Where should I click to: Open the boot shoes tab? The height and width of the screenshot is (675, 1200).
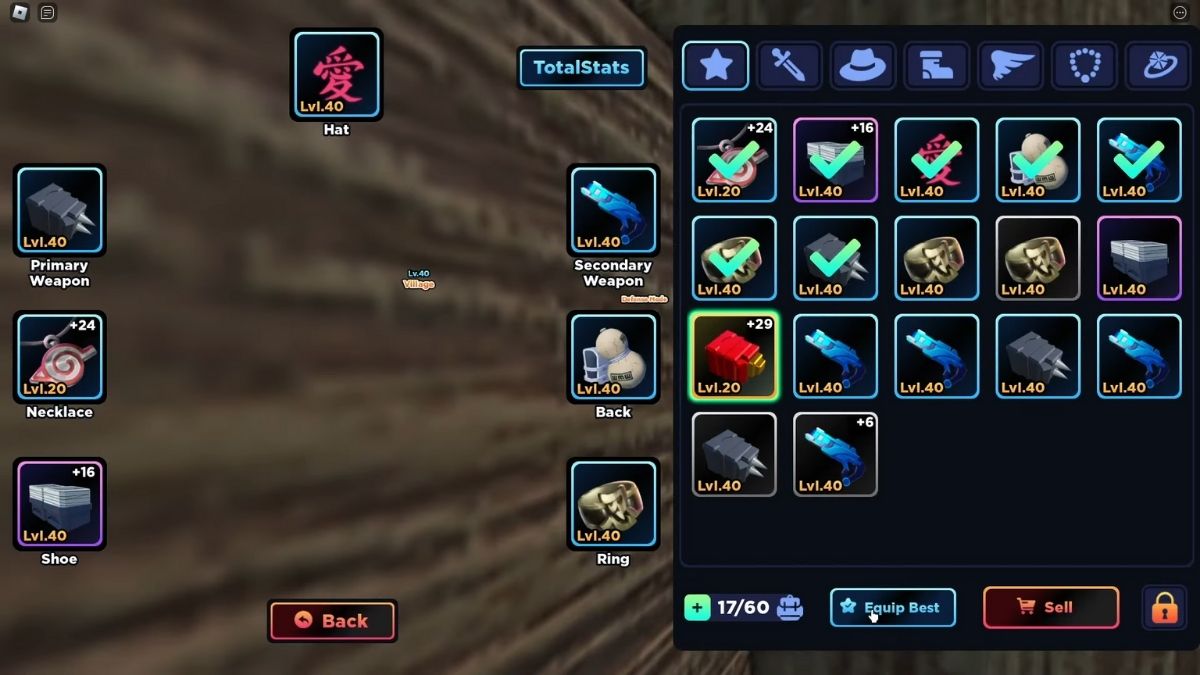coord(936,66)
